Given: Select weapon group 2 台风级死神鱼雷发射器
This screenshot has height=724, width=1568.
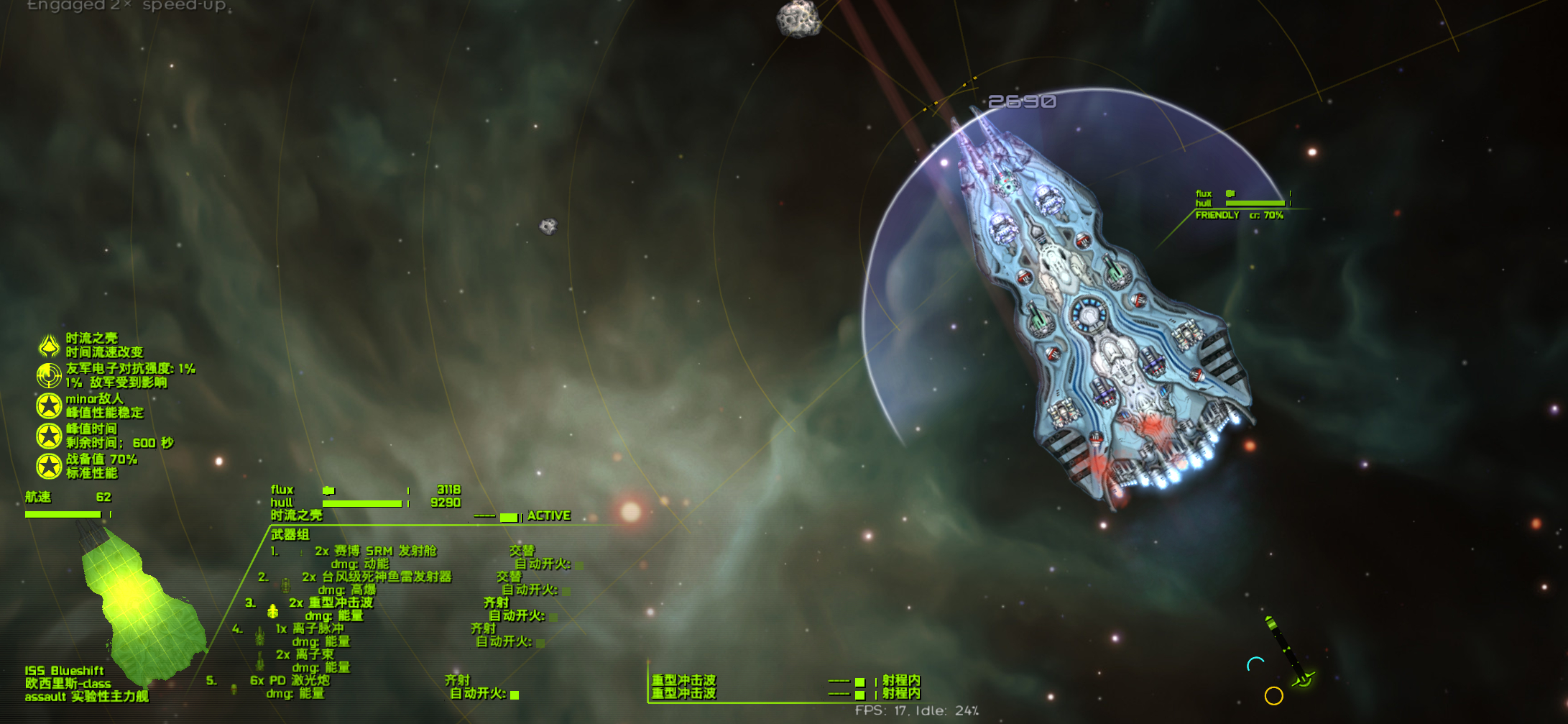Looking at the screenshot, I should pyautogui.click(x=376, y=577).
